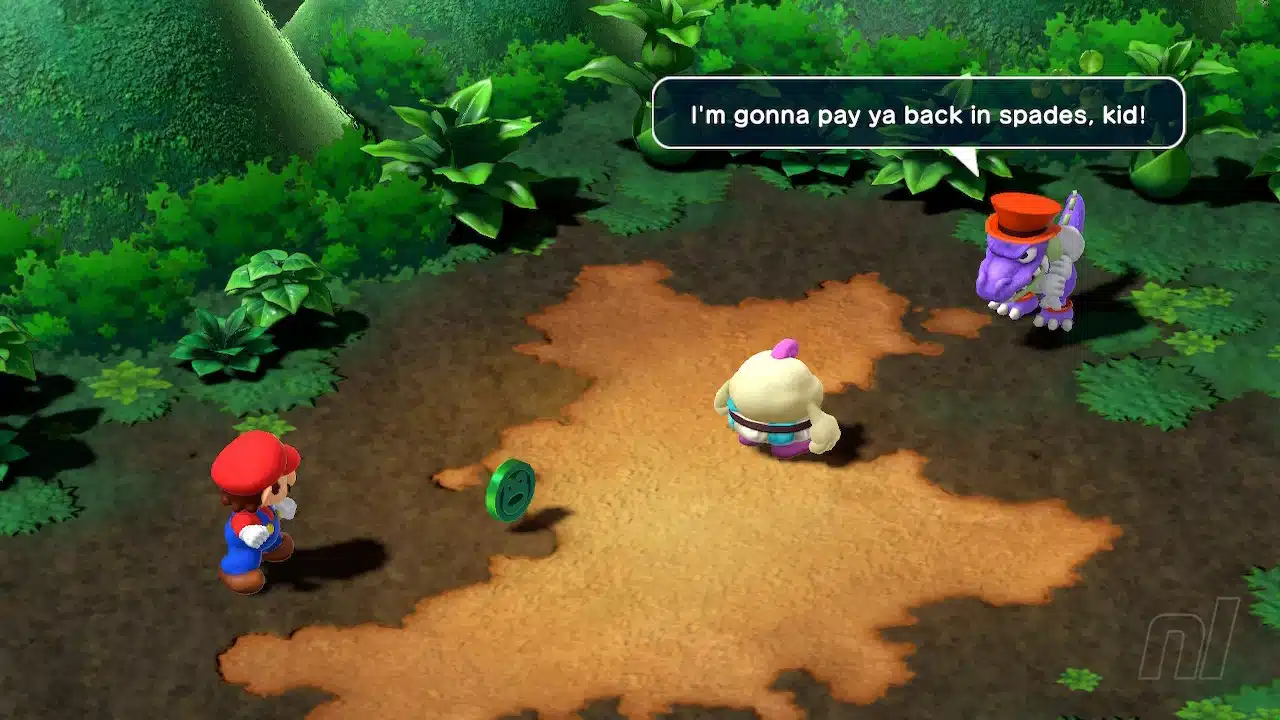The height and width of the screenshot is (720, 1280).
Task: Advance the "pay ya back in spades" dialogue bubble
Action: click(x=918, y=113)
